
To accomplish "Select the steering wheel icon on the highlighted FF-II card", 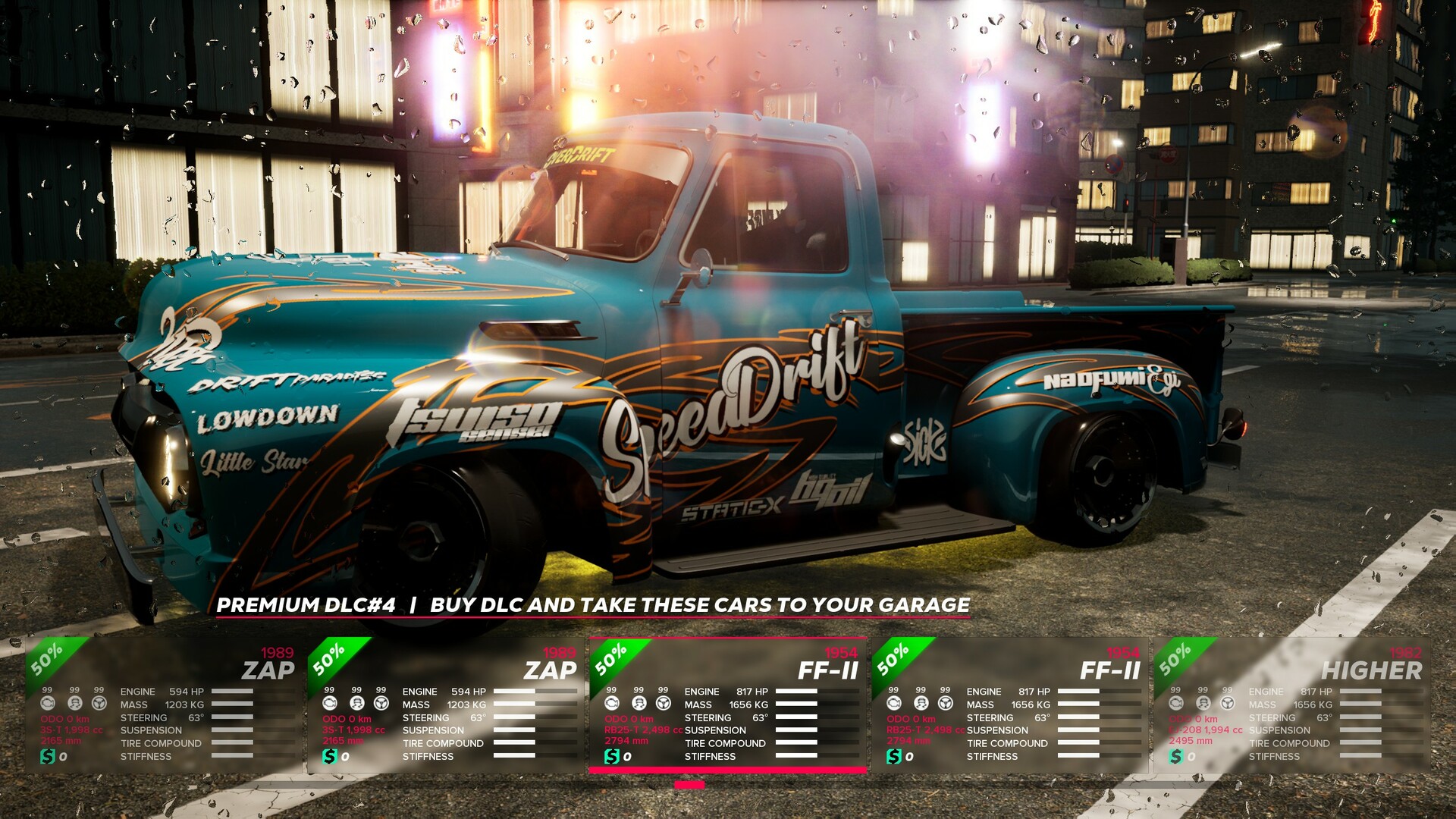I will click(665, 703).
